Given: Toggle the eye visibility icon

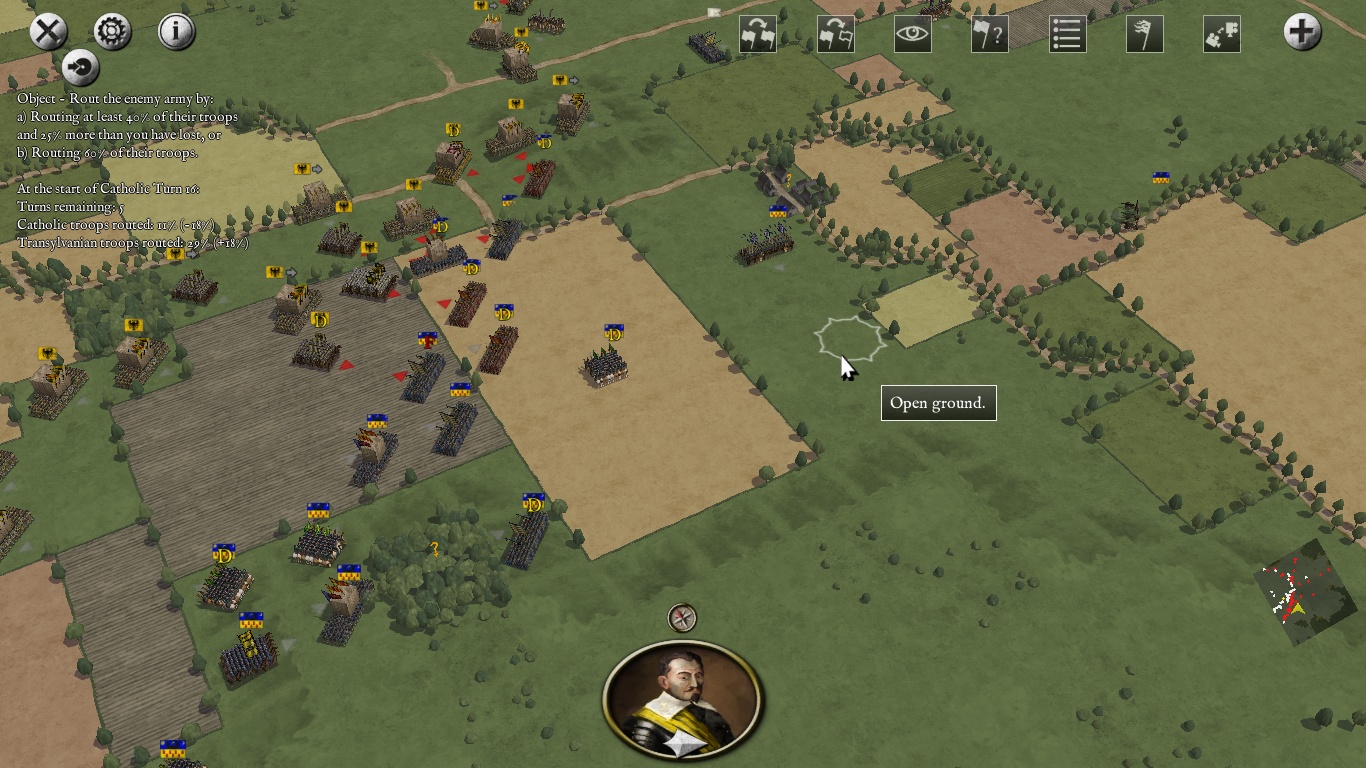Looking at the screenshot, I should [x=912, y=34].
